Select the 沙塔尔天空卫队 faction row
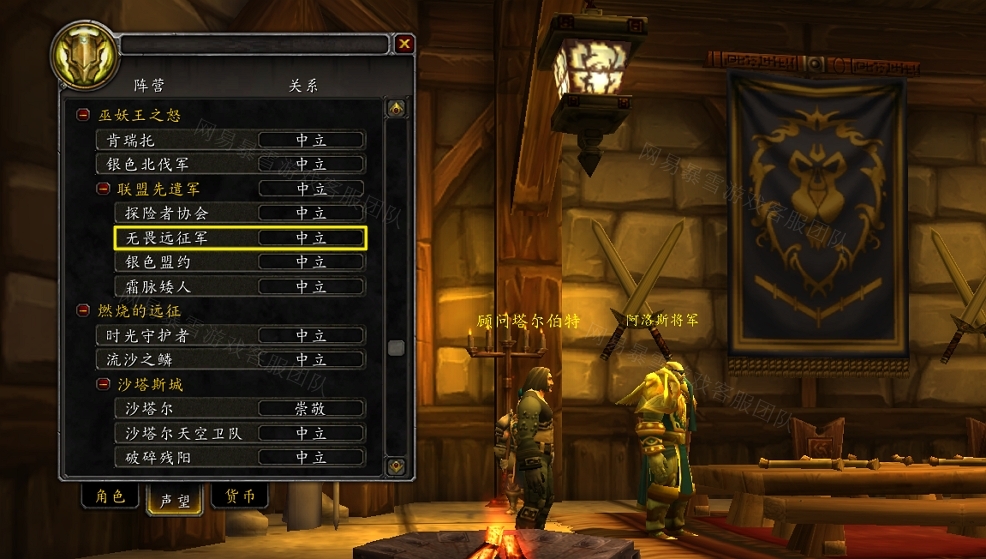The image size is (986, 559). coord(239,433)
